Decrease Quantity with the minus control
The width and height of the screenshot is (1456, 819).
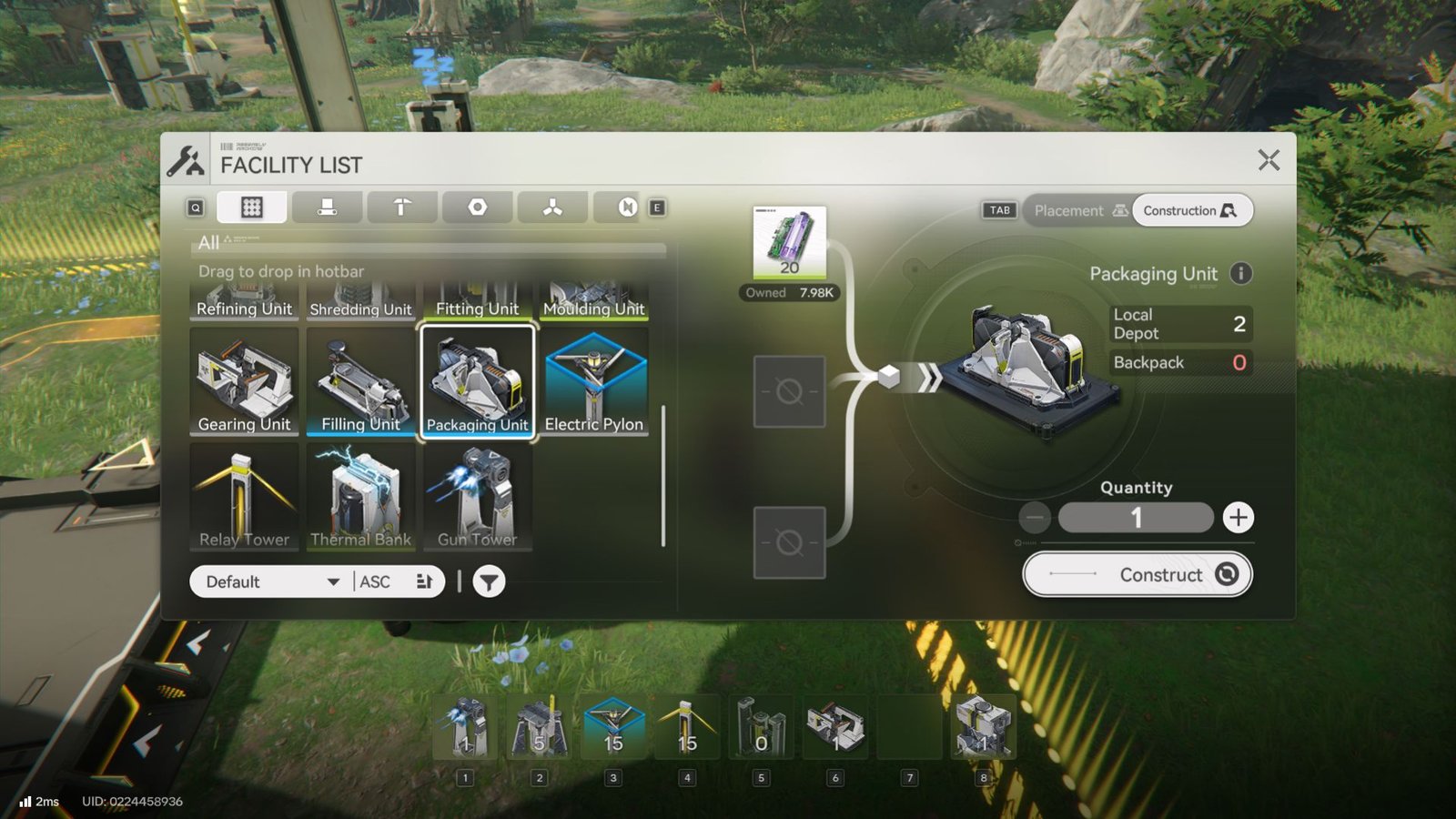coord(1034,517)
